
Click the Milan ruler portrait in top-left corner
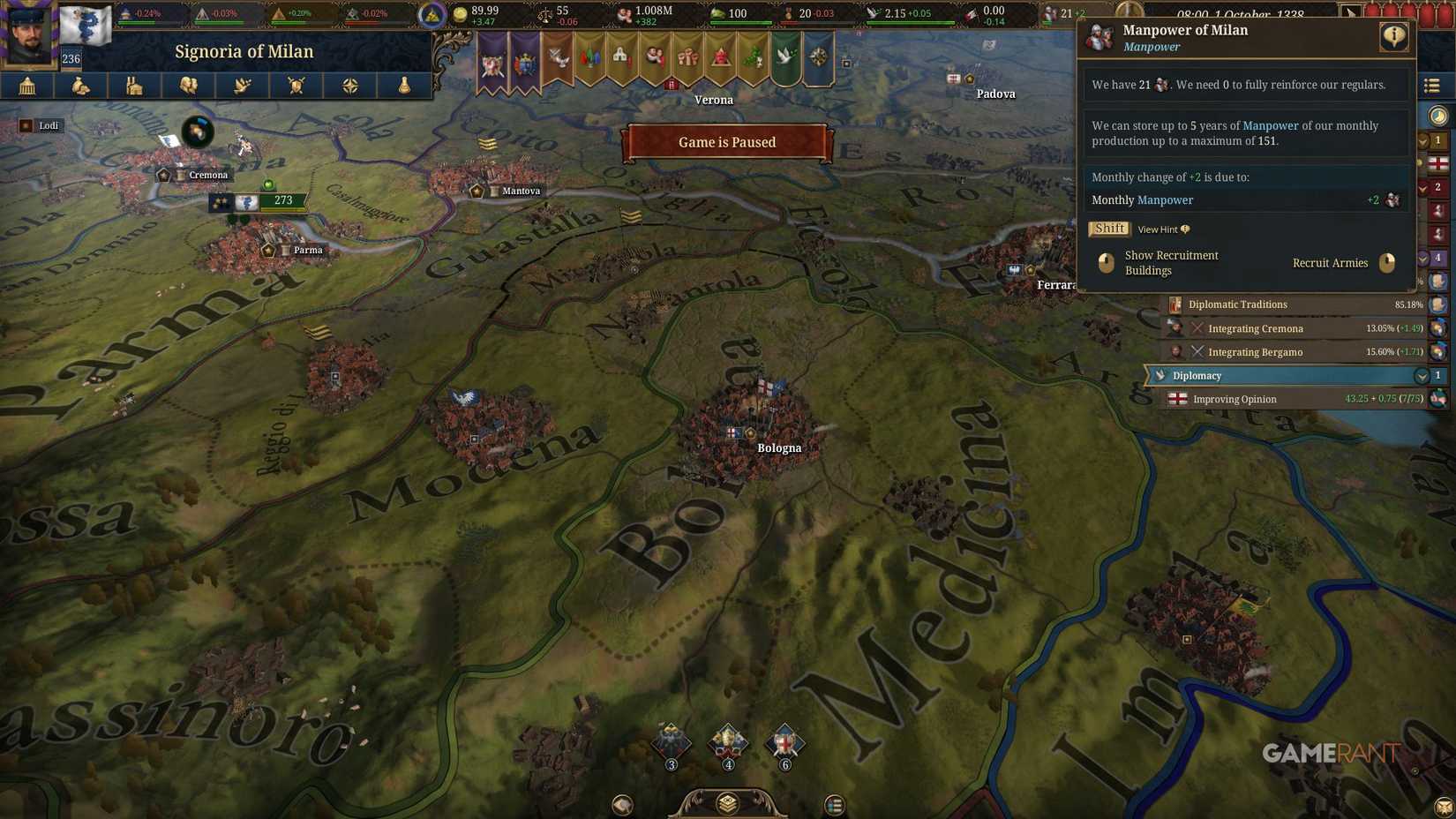26,31
